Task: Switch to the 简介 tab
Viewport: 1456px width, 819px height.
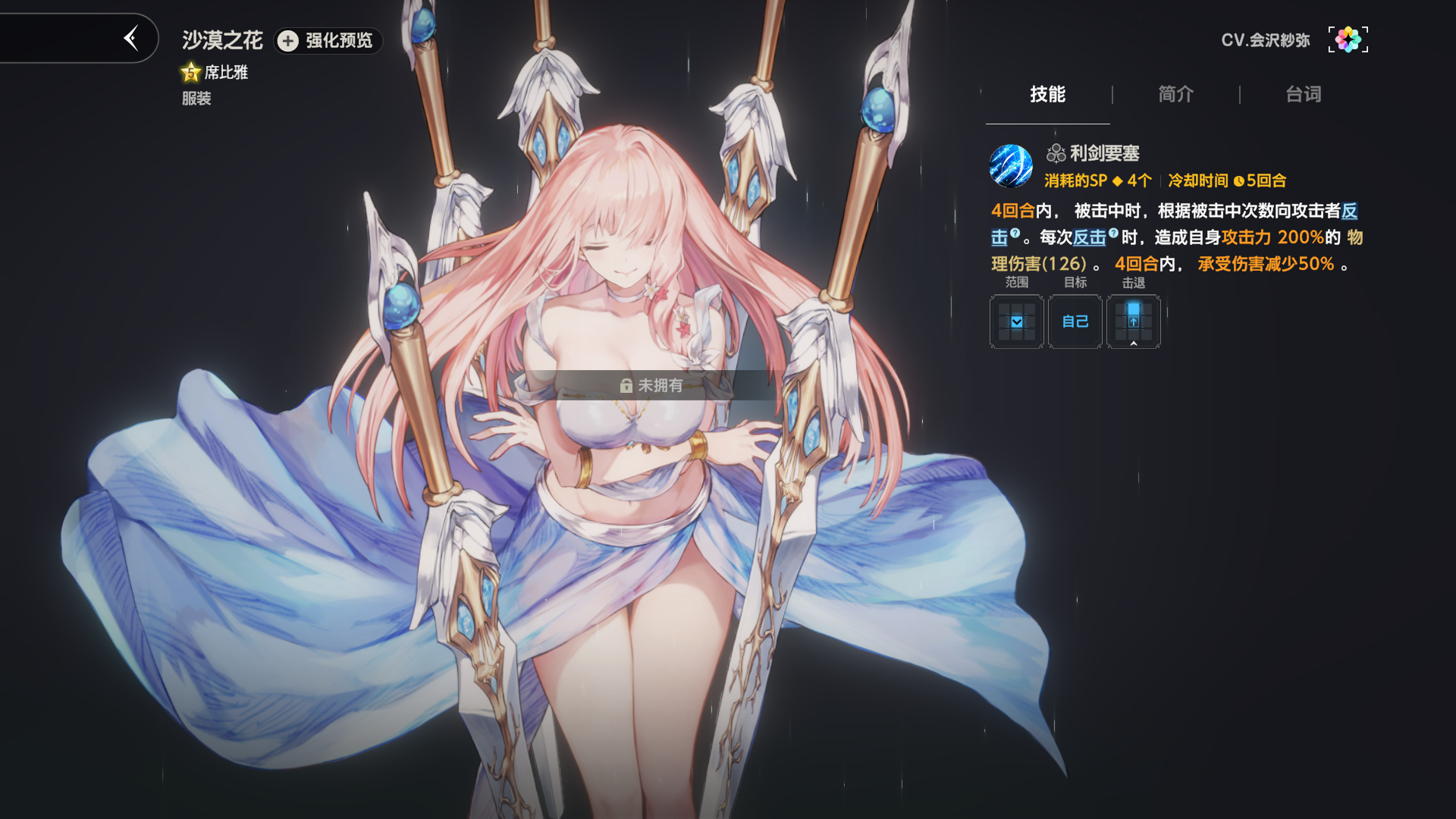Action: tap(1174, 94)
